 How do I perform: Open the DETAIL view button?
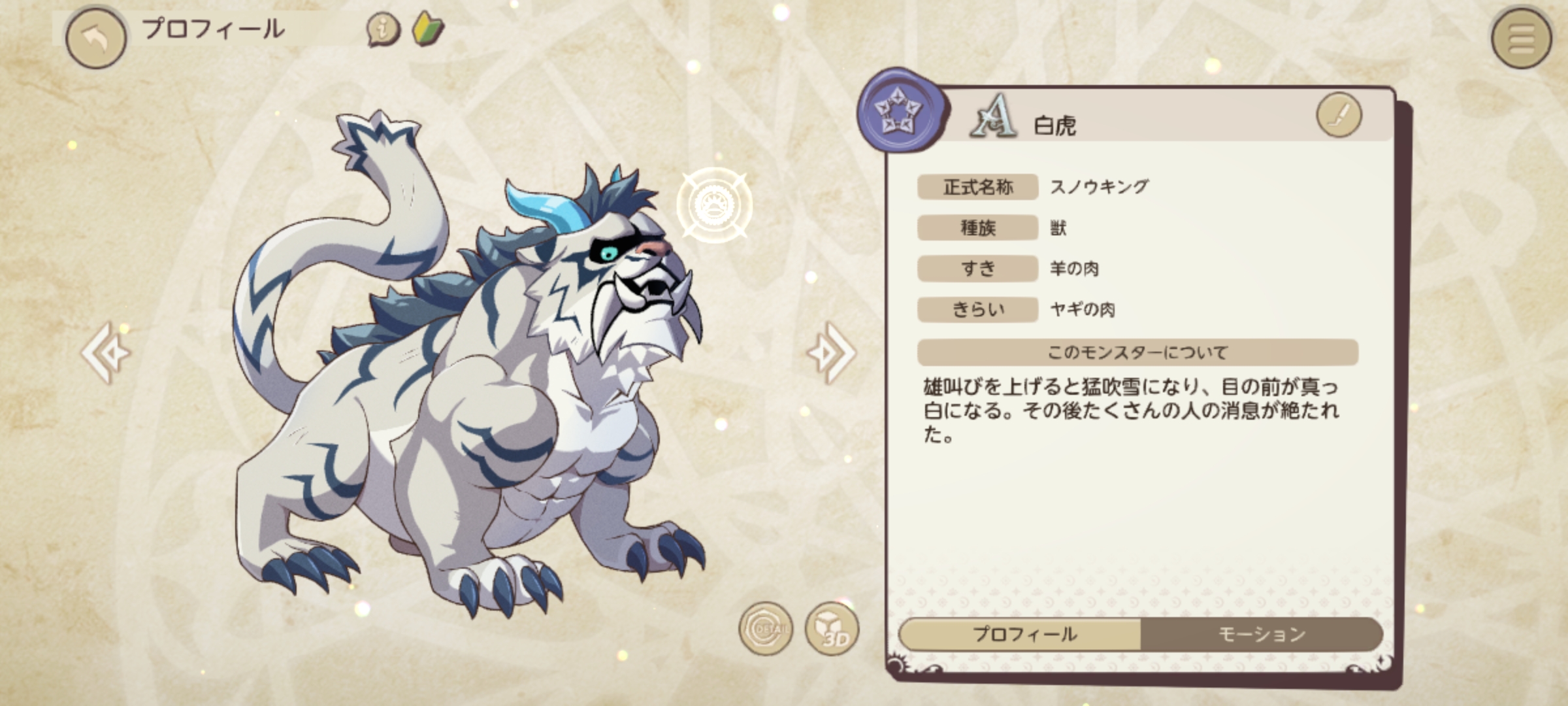pyautogui.click(x=766, y=629)
